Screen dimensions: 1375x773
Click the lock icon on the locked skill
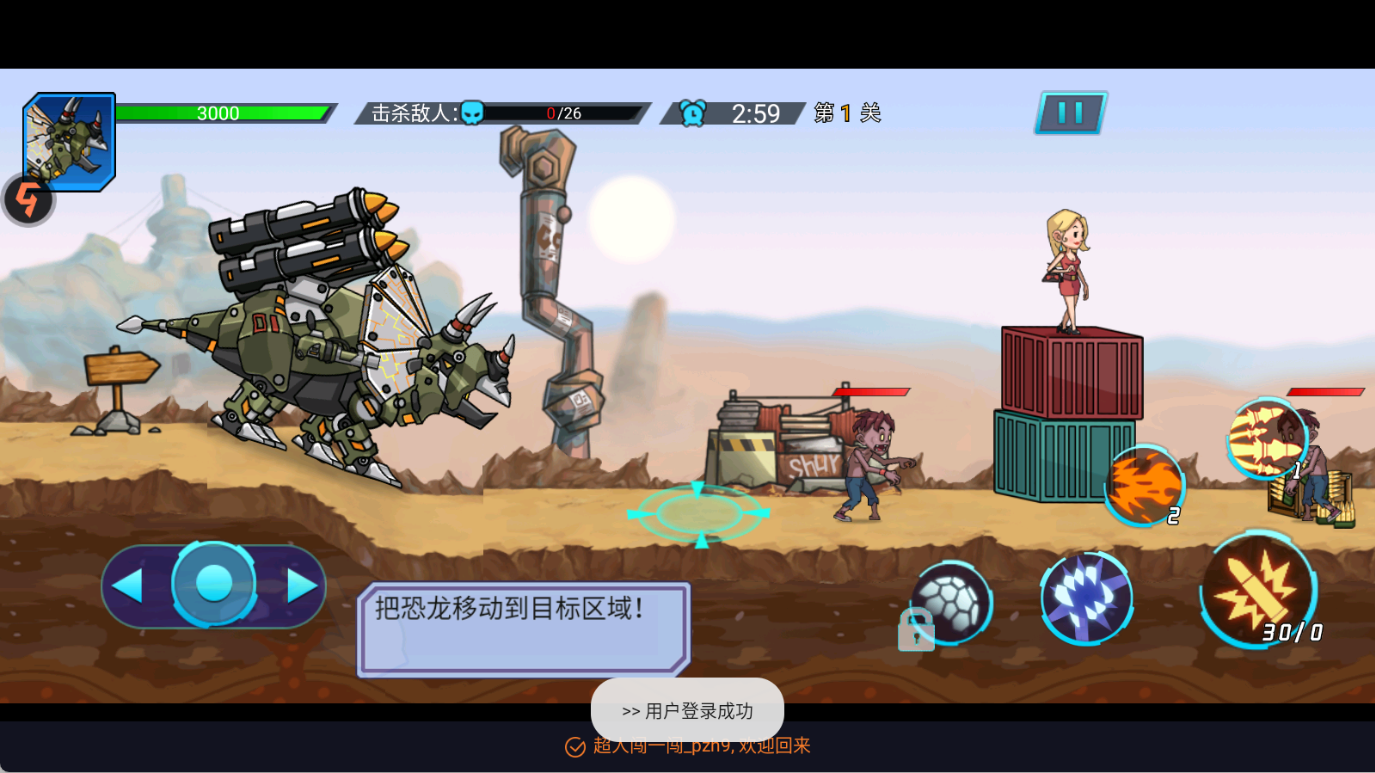coord(916,632)
